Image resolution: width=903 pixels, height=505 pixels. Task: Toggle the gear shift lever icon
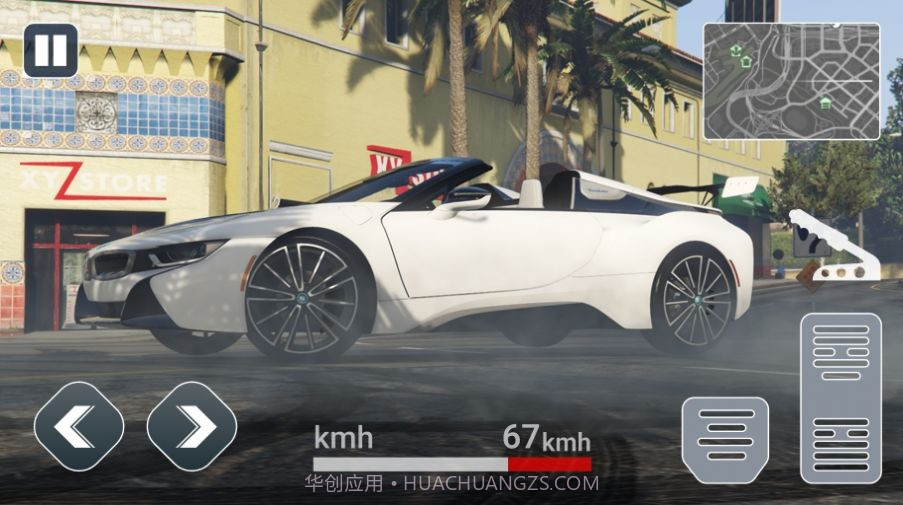point(832,246)
